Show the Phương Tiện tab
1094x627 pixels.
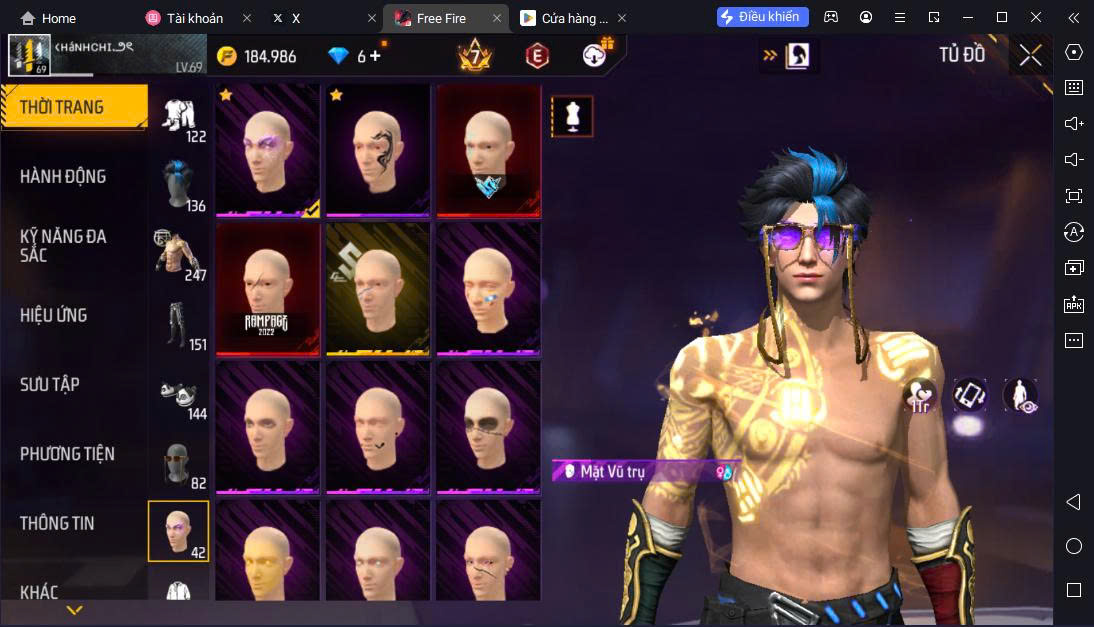(67, 454)
